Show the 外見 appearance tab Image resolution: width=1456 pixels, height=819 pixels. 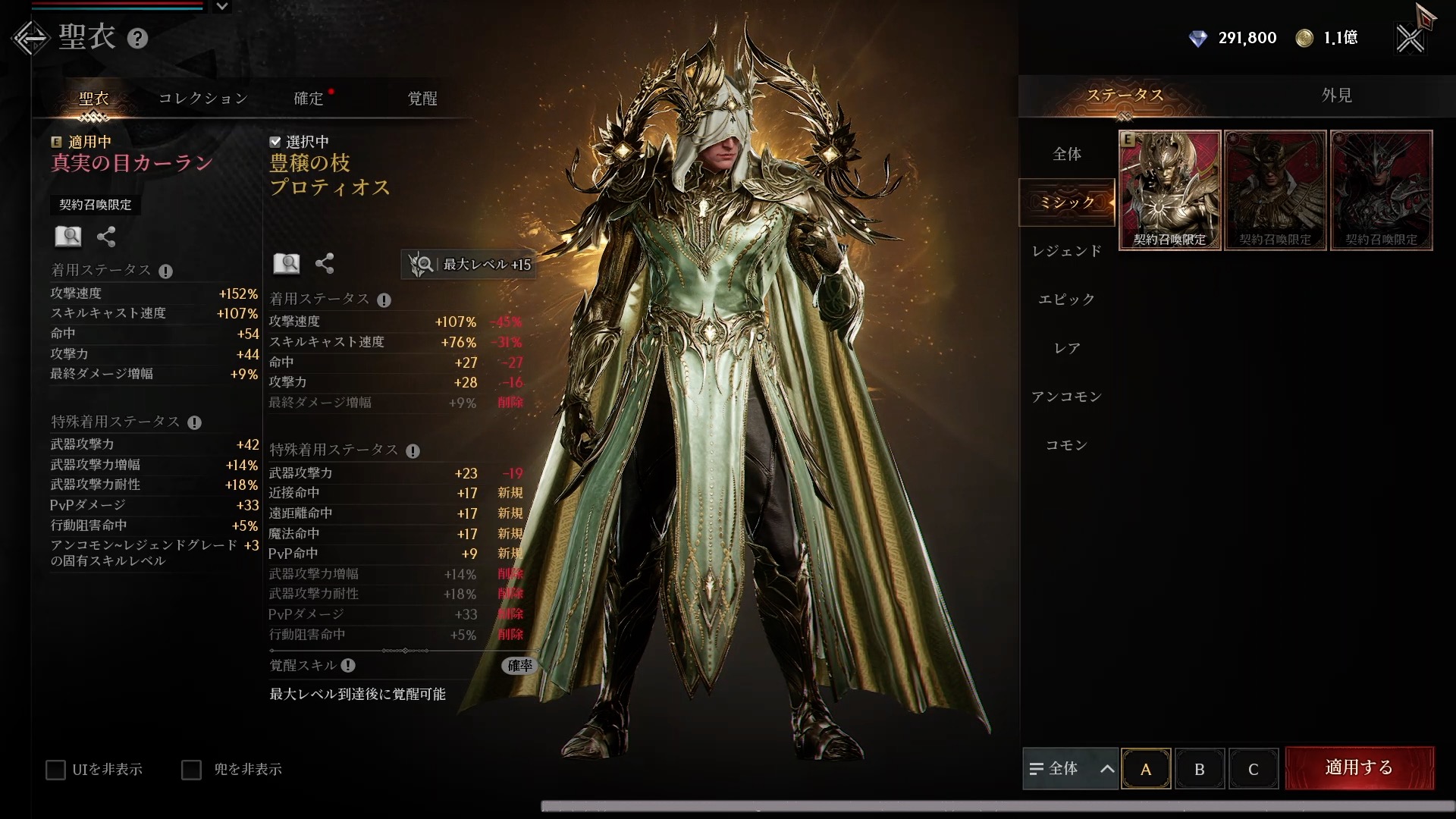pyautogui.click(x=1336, y=96)
